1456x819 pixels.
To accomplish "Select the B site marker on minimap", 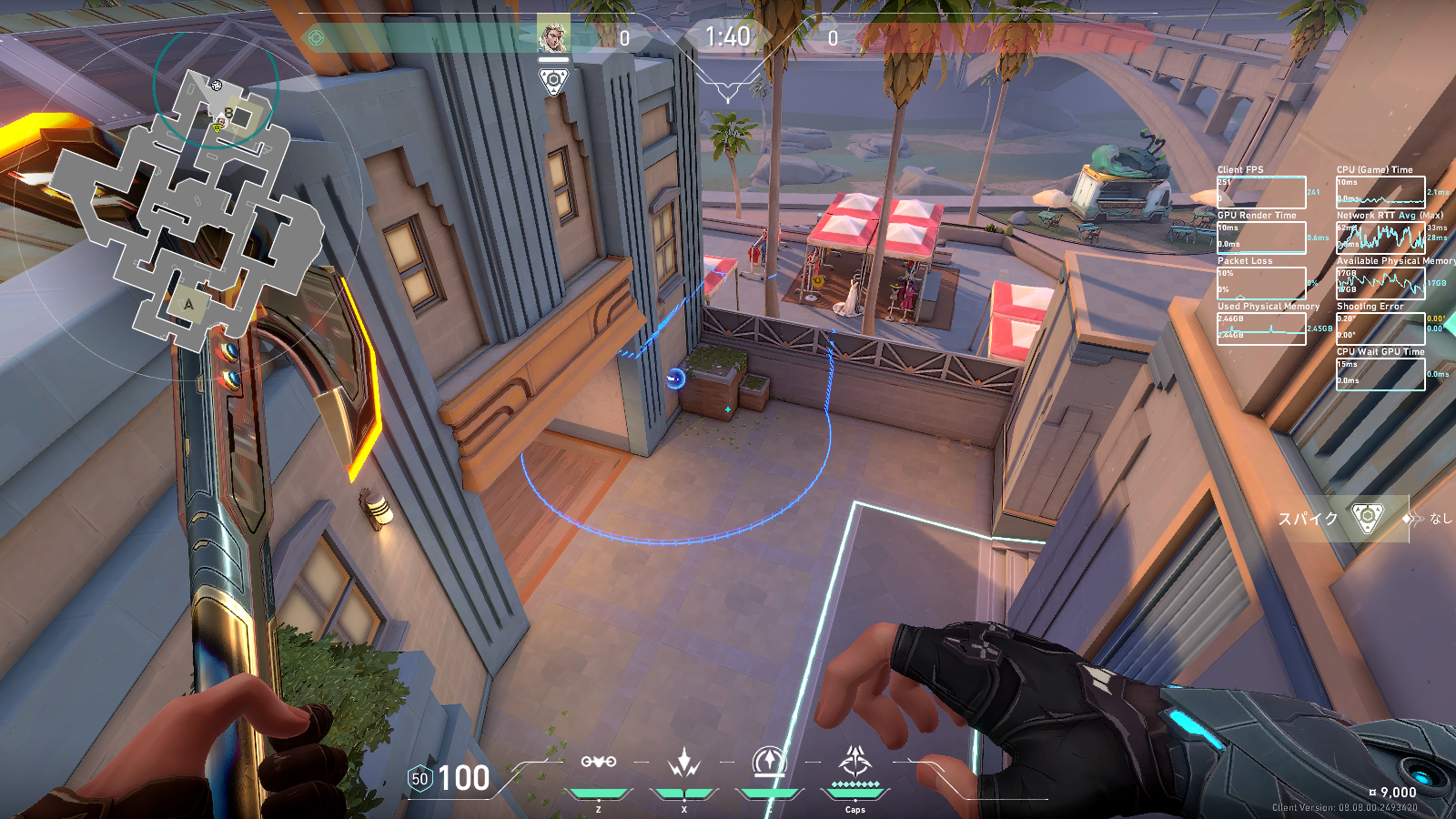I will point(228,114).
